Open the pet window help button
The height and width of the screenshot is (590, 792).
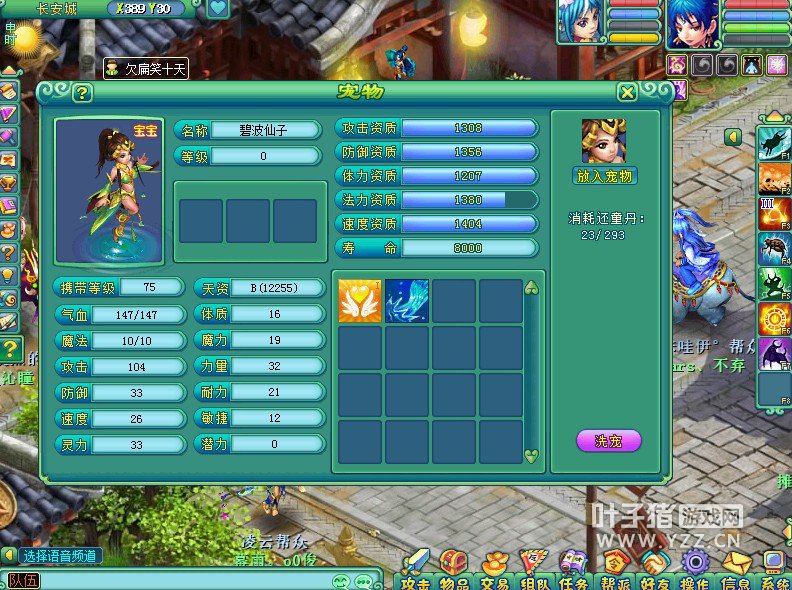coord(82,93)
